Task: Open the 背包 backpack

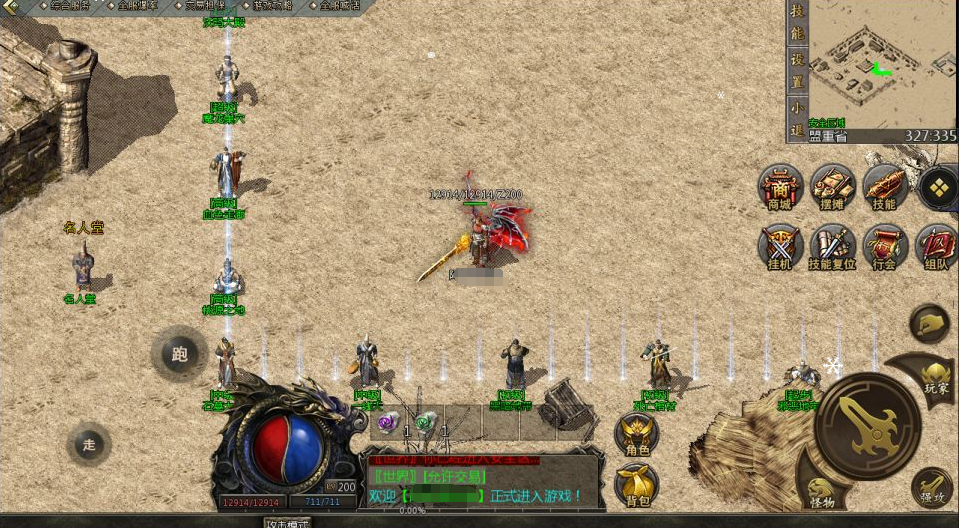Action: [637, 486]
